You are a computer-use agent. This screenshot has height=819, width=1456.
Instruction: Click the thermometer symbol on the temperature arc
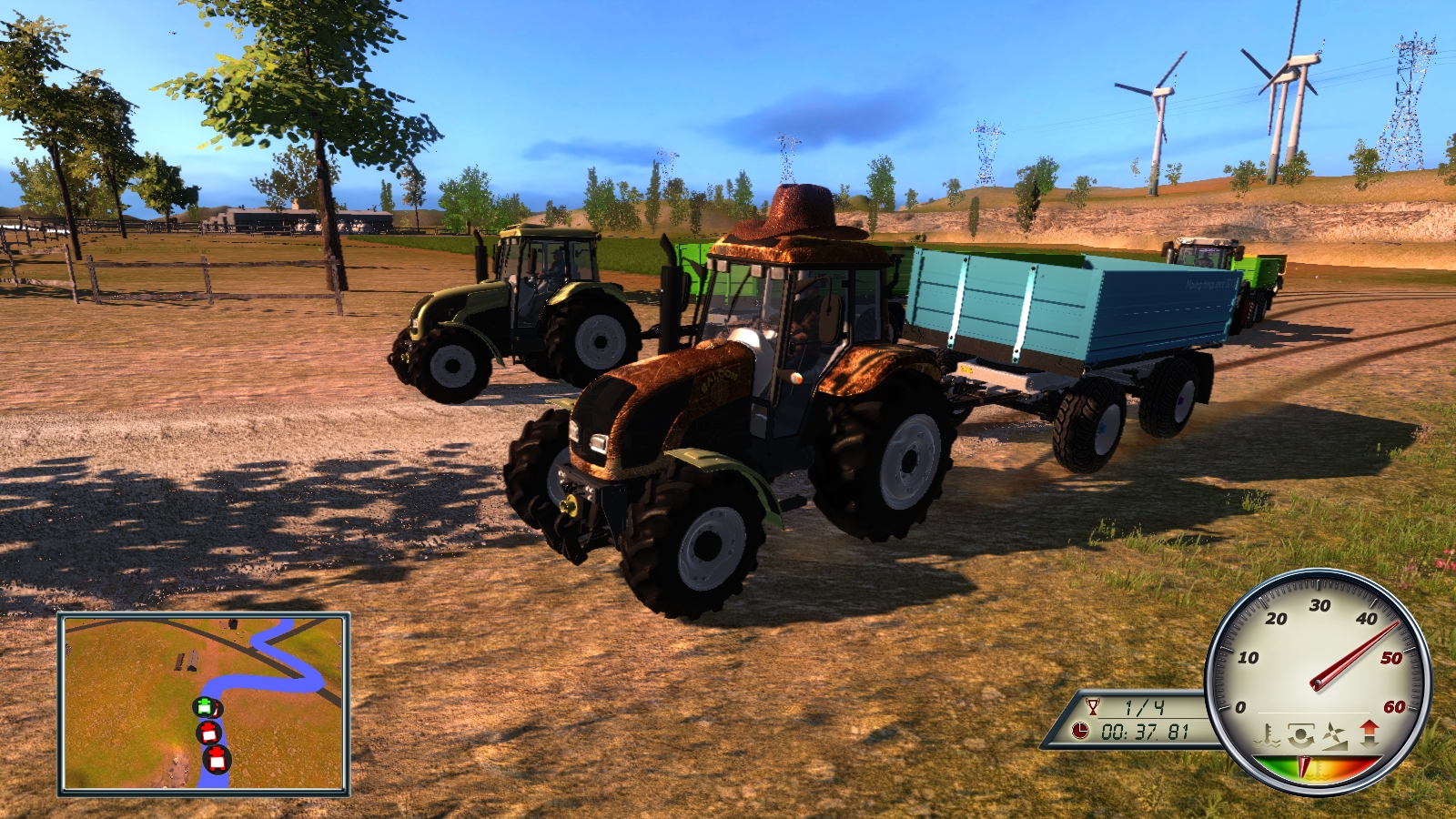[1319, 767]
